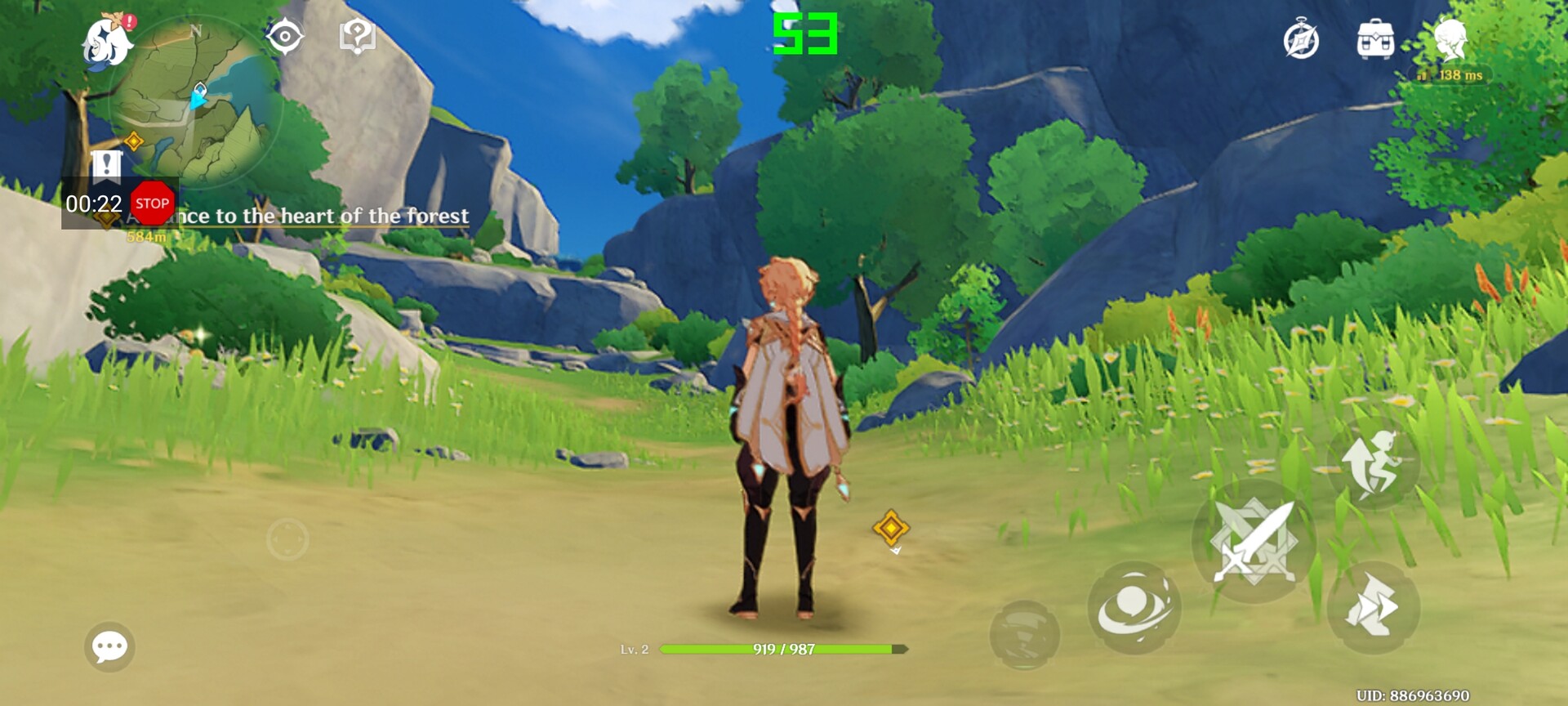Open the chat speech bubble

(x=109, y=647)
